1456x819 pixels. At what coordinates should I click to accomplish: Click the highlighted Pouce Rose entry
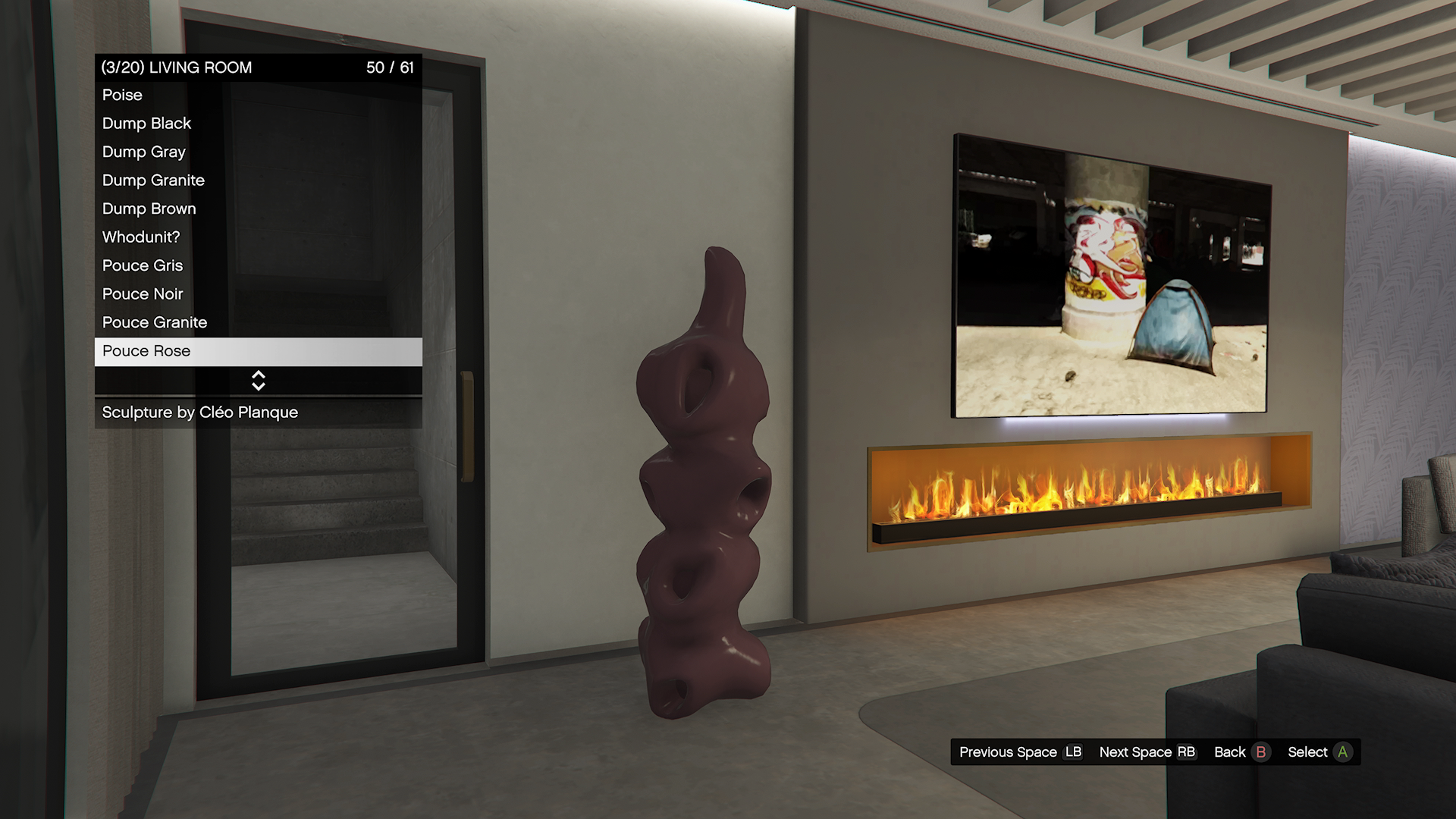[x=258, y=351]
